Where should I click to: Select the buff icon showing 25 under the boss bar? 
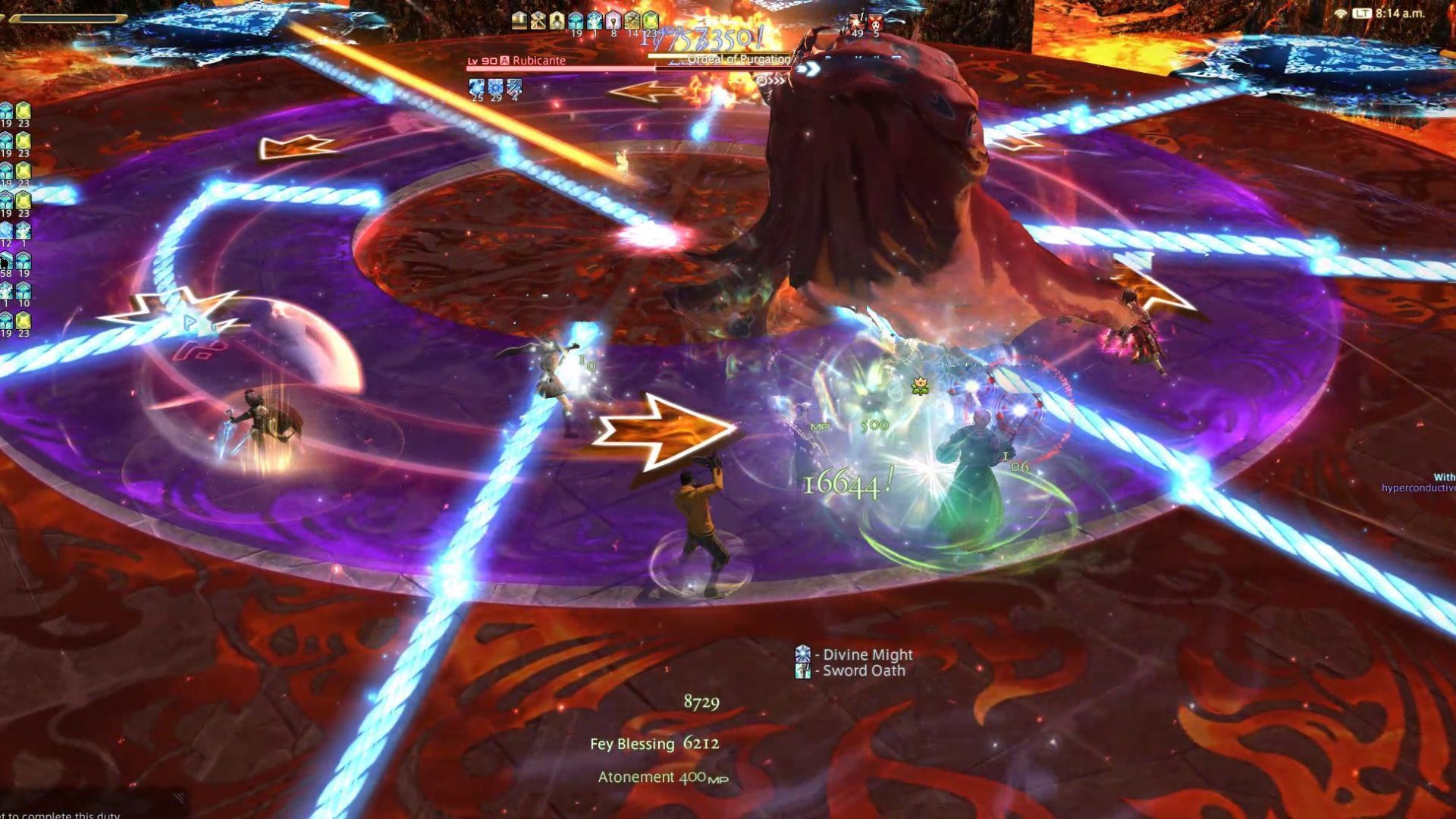[x=478, y=86]
